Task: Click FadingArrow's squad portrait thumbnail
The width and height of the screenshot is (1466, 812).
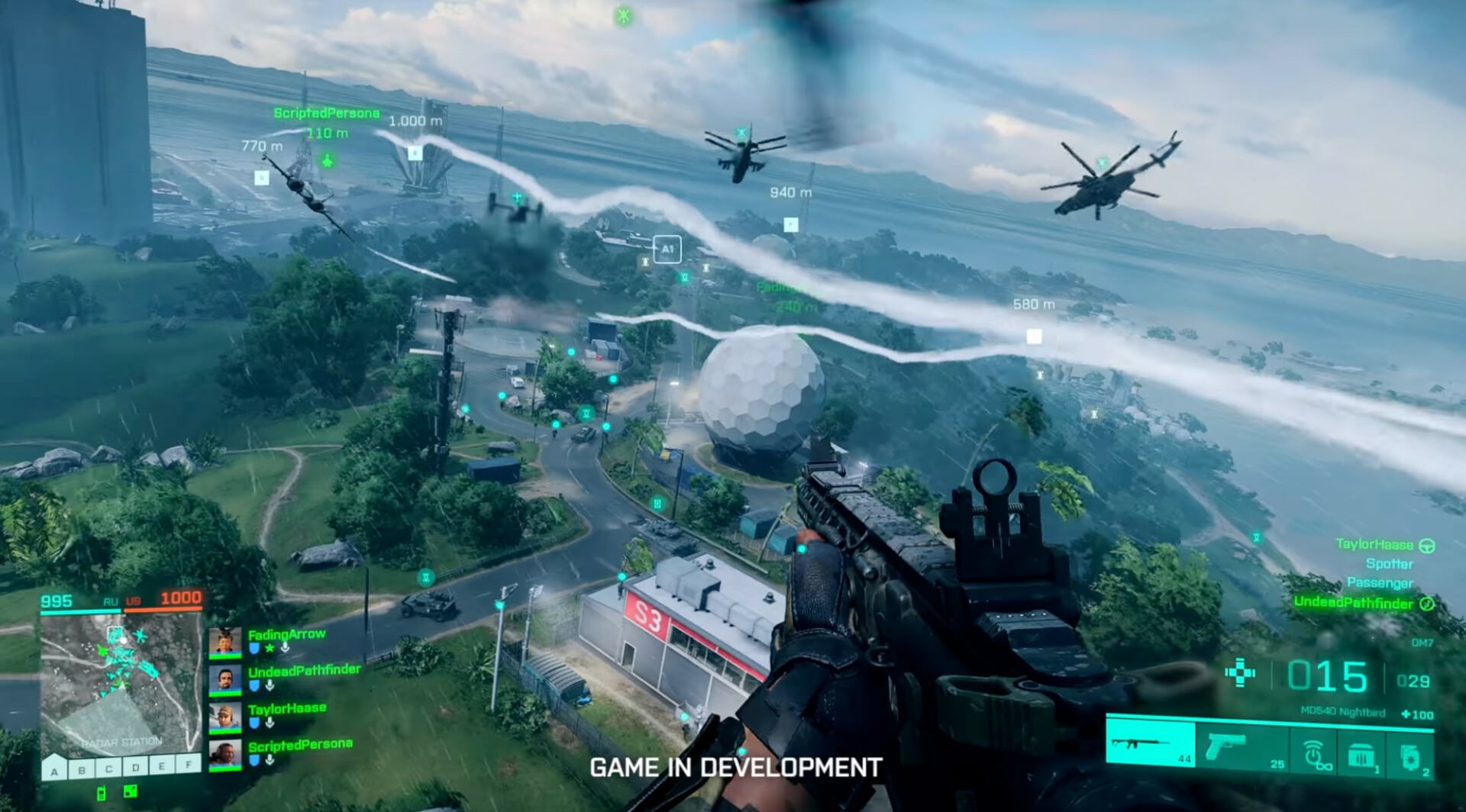Action: 224,643
